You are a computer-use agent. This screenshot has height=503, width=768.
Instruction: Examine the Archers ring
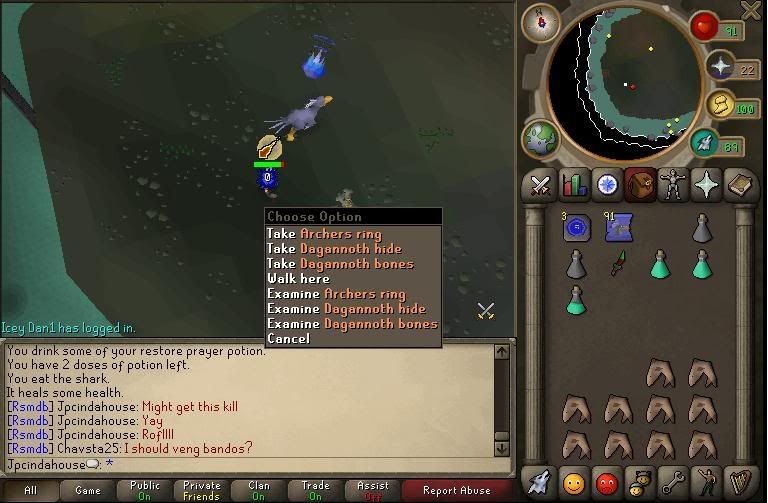pyautogui.click(x=336, y=294)
